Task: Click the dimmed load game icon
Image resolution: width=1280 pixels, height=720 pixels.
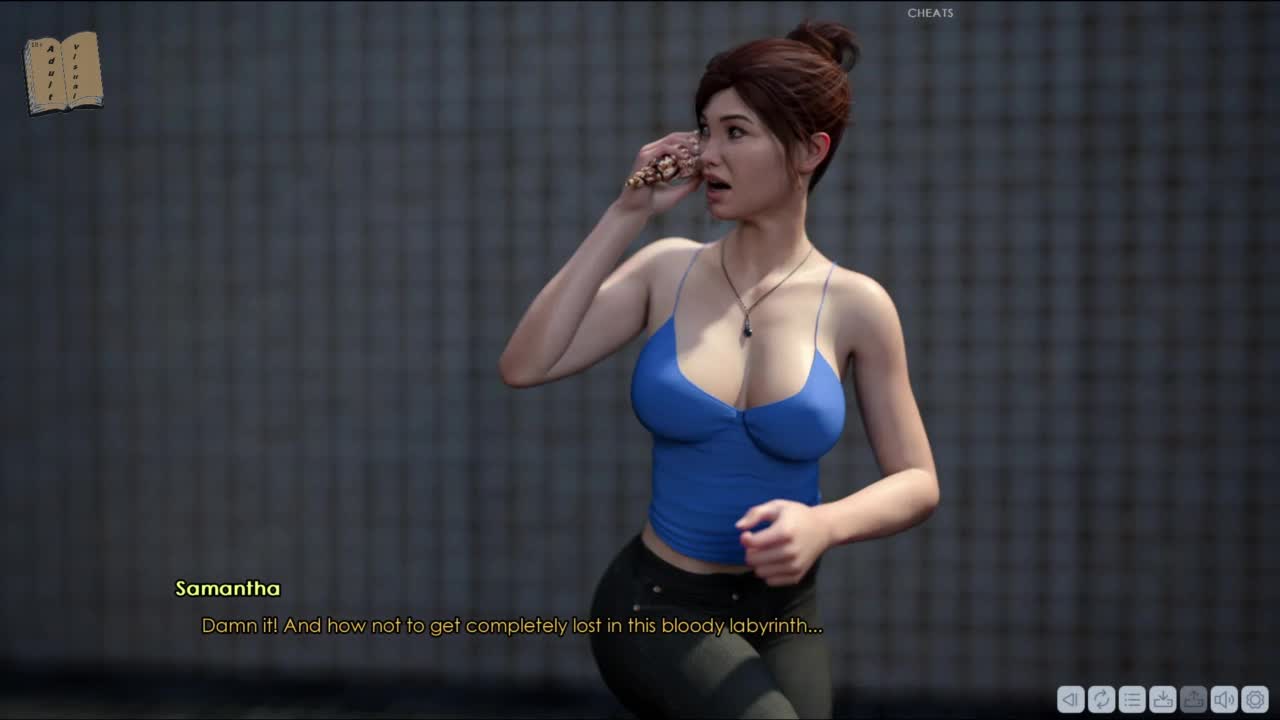Action: [1193, 699]
